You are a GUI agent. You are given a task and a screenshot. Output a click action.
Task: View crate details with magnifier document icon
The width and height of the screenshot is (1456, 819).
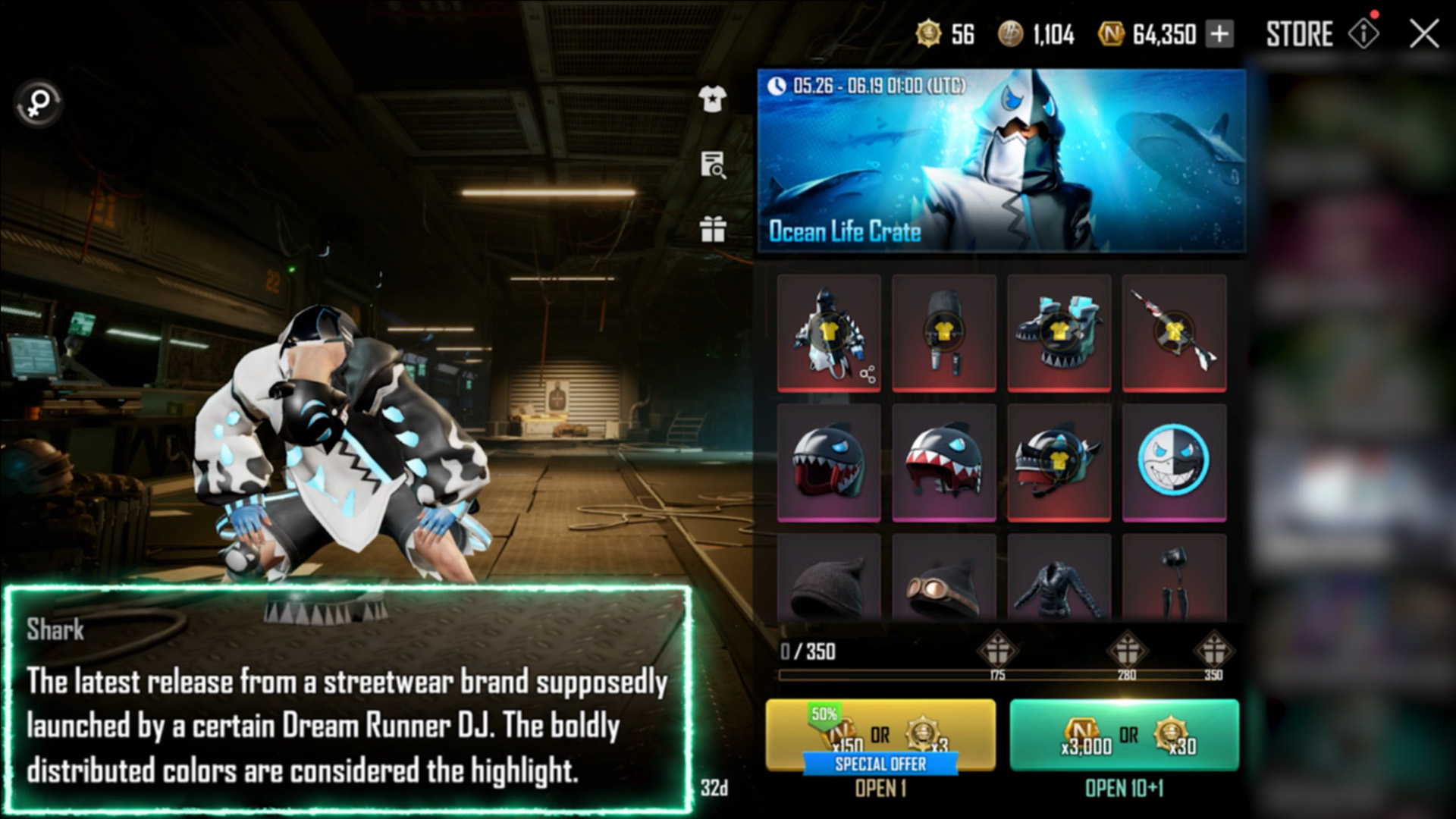tap(712, 165)
